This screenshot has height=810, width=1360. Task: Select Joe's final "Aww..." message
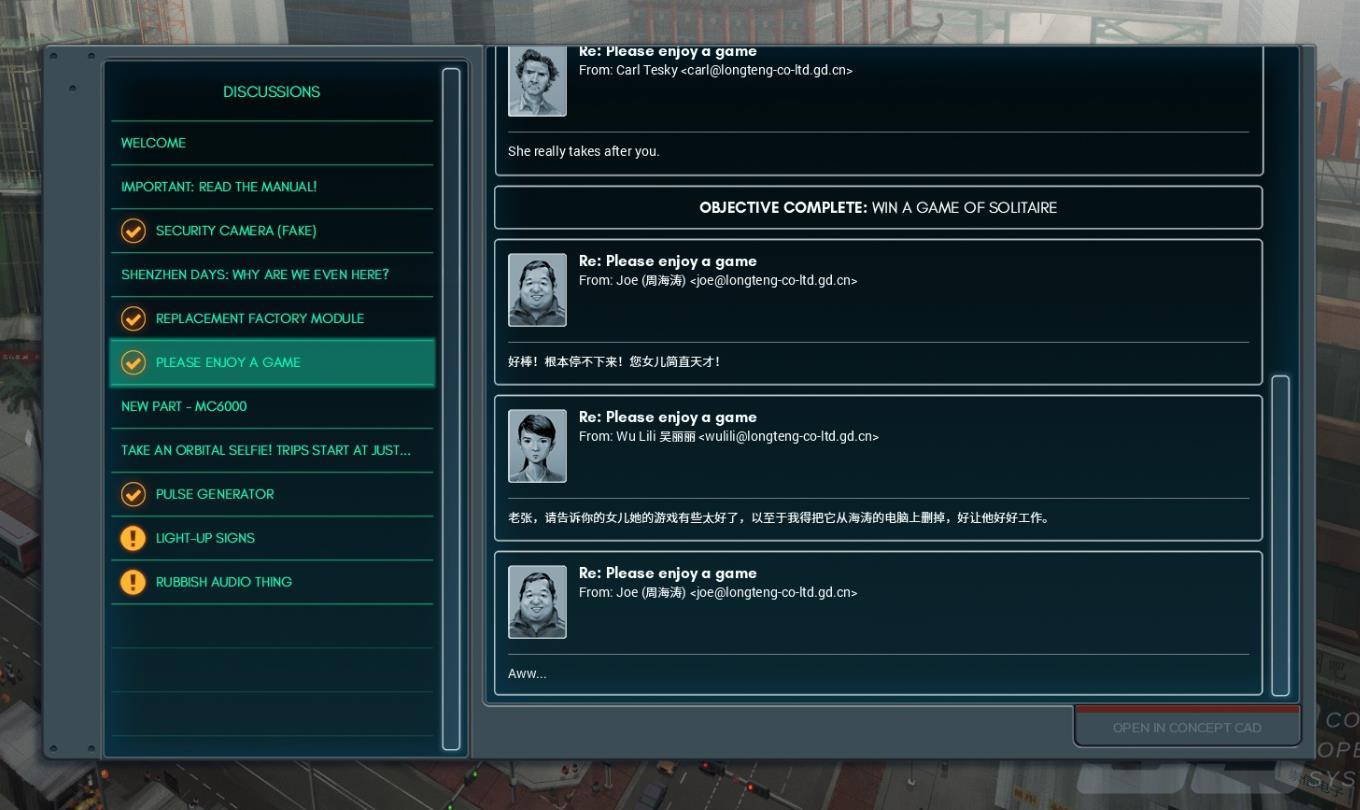pos(878,623)
